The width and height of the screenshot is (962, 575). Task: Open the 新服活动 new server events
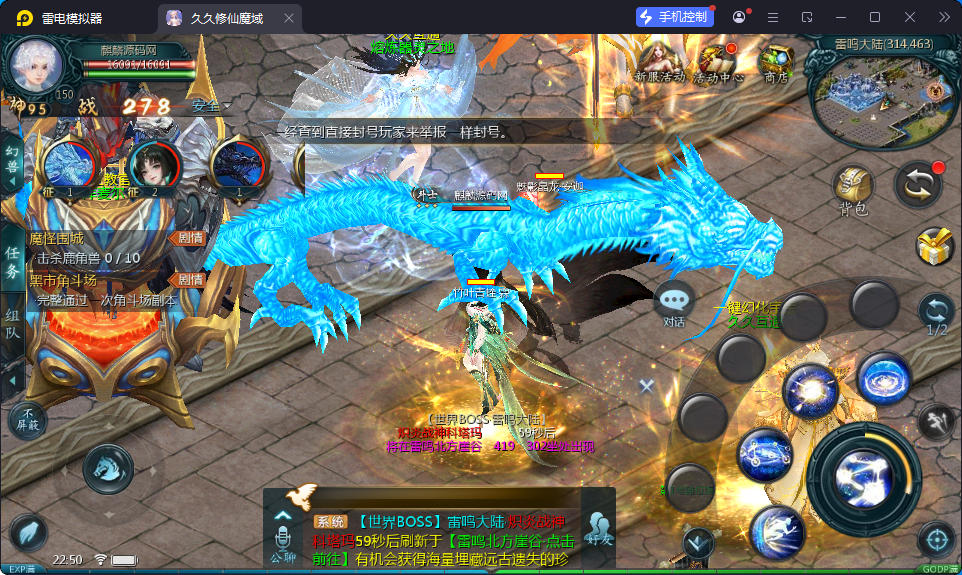(x=660, y=60)
